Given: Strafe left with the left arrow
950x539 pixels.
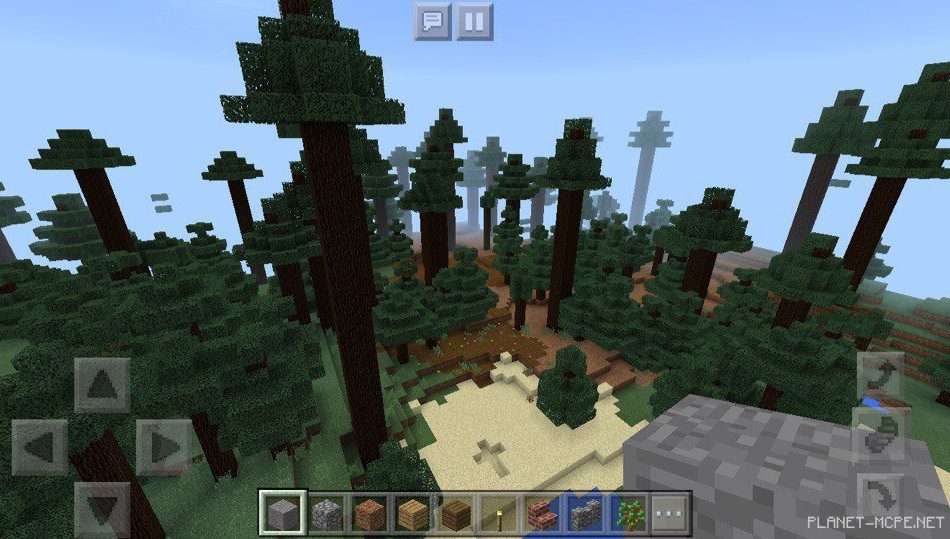Looking at the screenshot, I should (x=40, y=447).
